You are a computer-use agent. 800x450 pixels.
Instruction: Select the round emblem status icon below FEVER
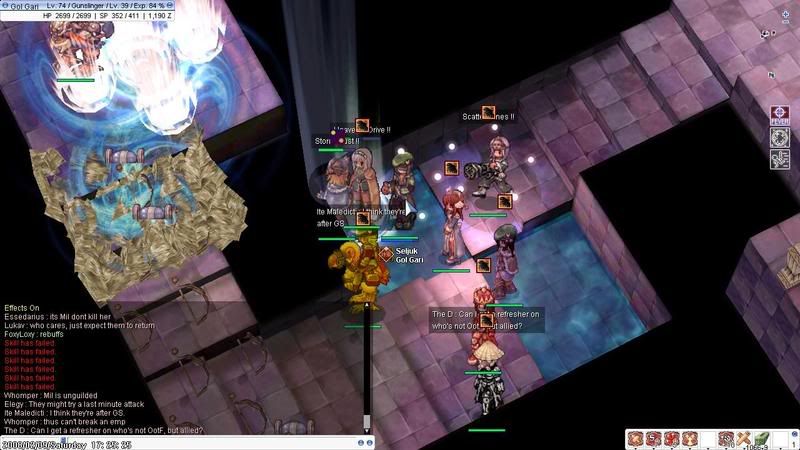(x=779, y=137)
